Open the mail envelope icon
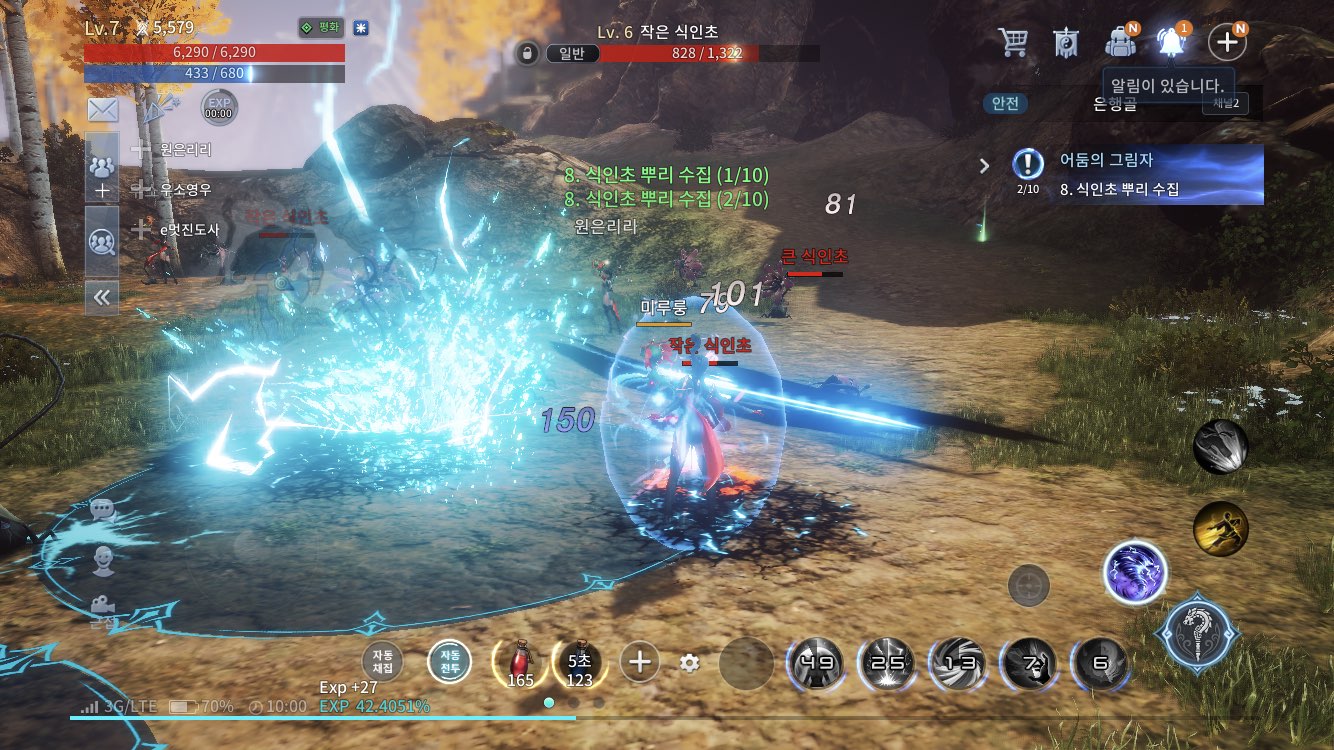 103,110
